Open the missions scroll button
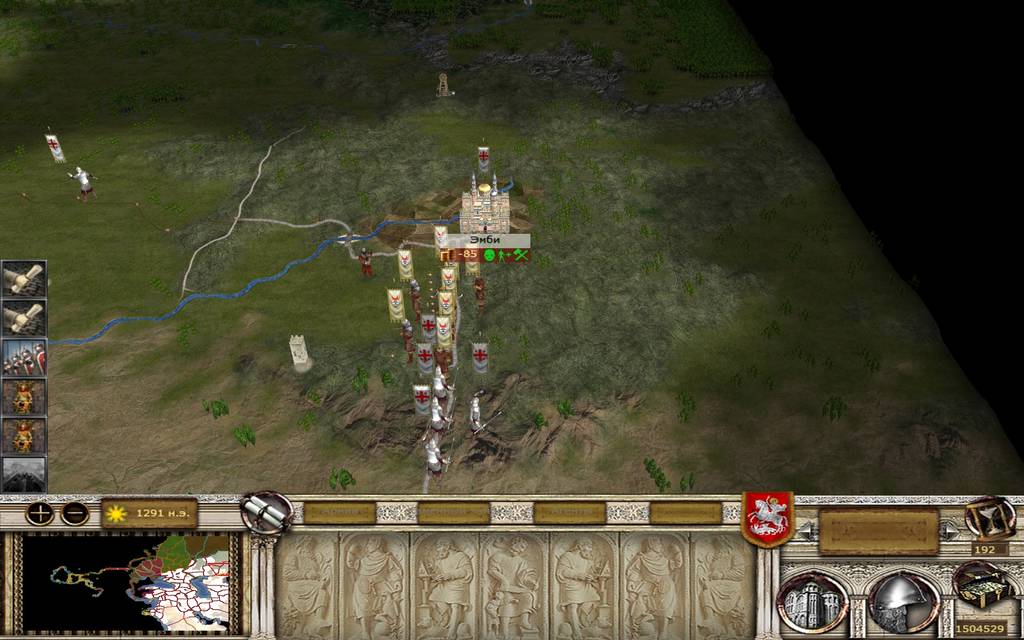Image resolution: width=1024 pixels, height=640 pixels. (266, 512)
